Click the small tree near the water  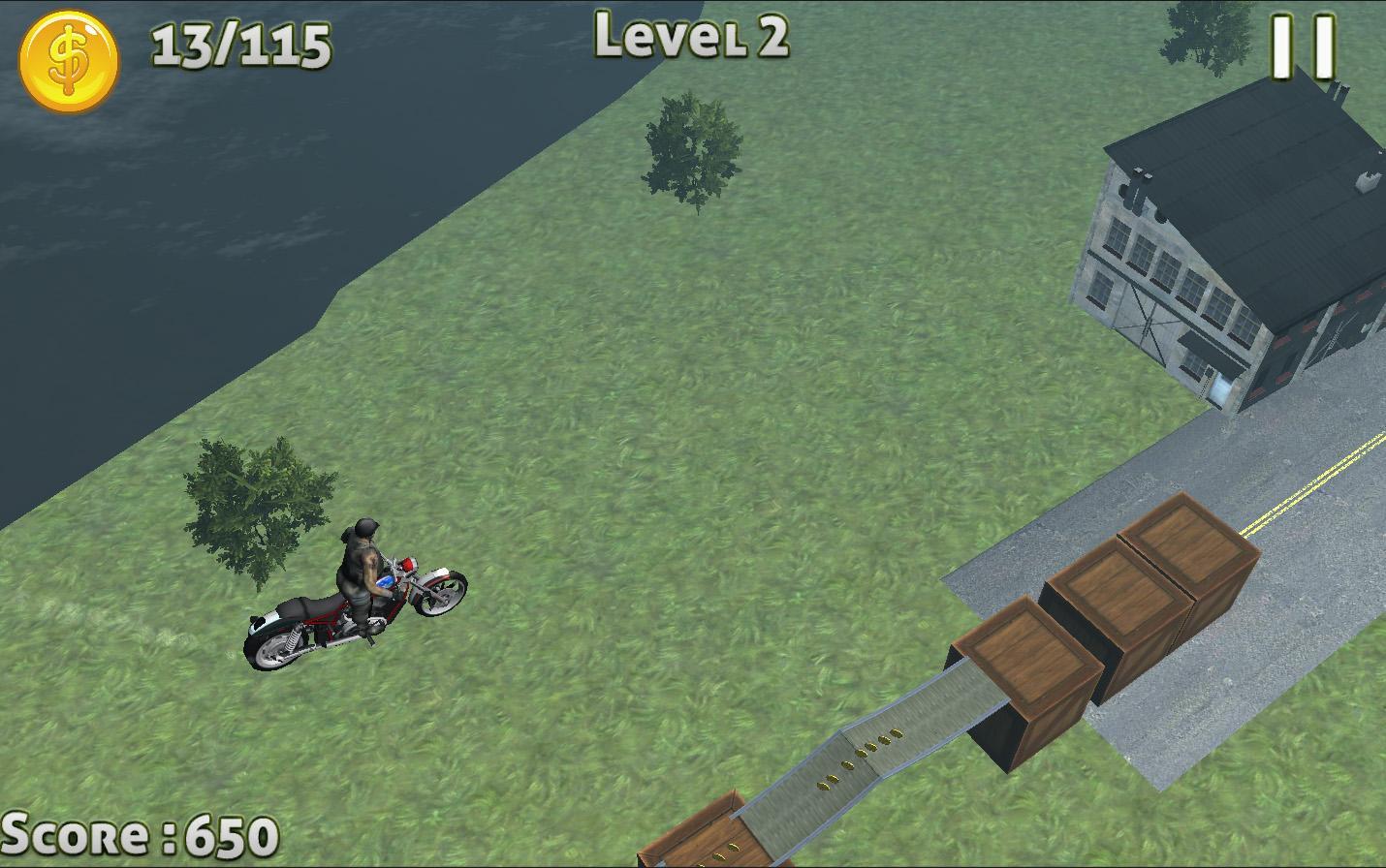pos(688,145)
